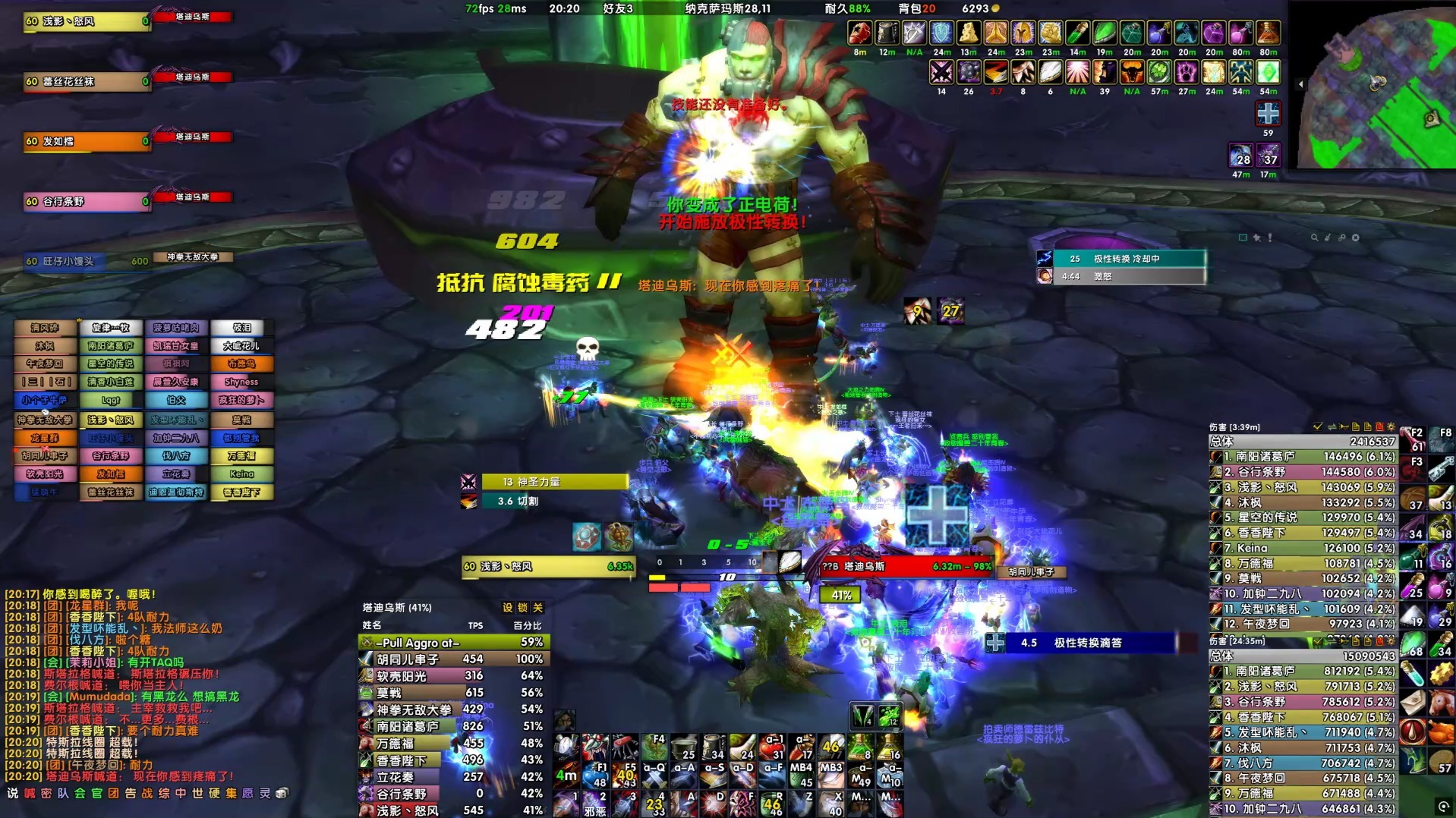1456x818 pixels.
Task: Select 布德鸟 in the raid frames
Action: coord(241,364)
